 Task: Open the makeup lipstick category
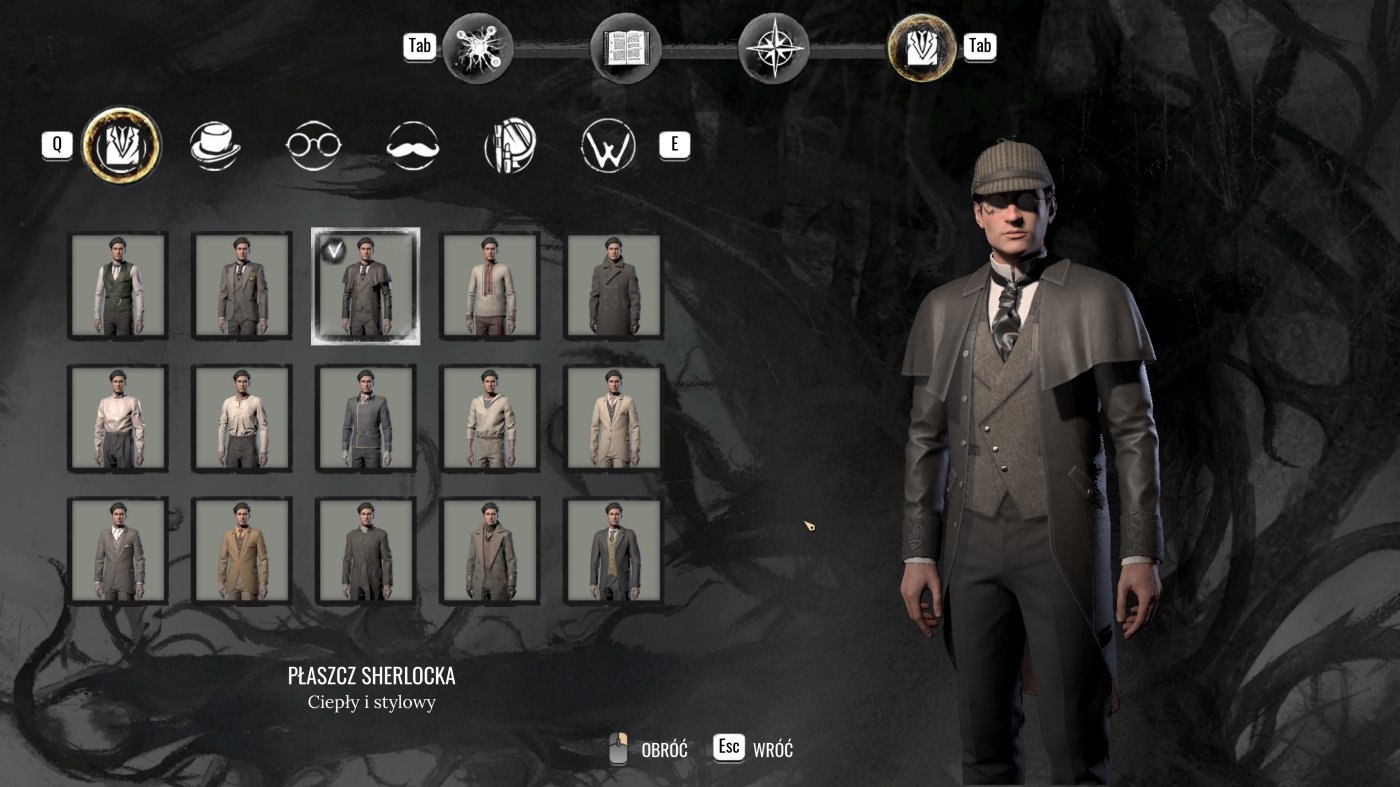tap(510, 147)
